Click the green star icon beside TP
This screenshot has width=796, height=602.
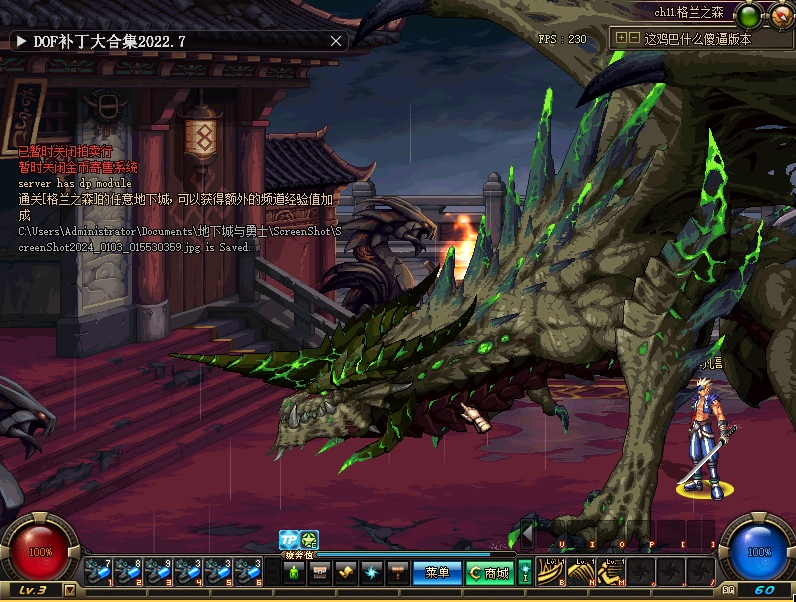tap(309, 540)
